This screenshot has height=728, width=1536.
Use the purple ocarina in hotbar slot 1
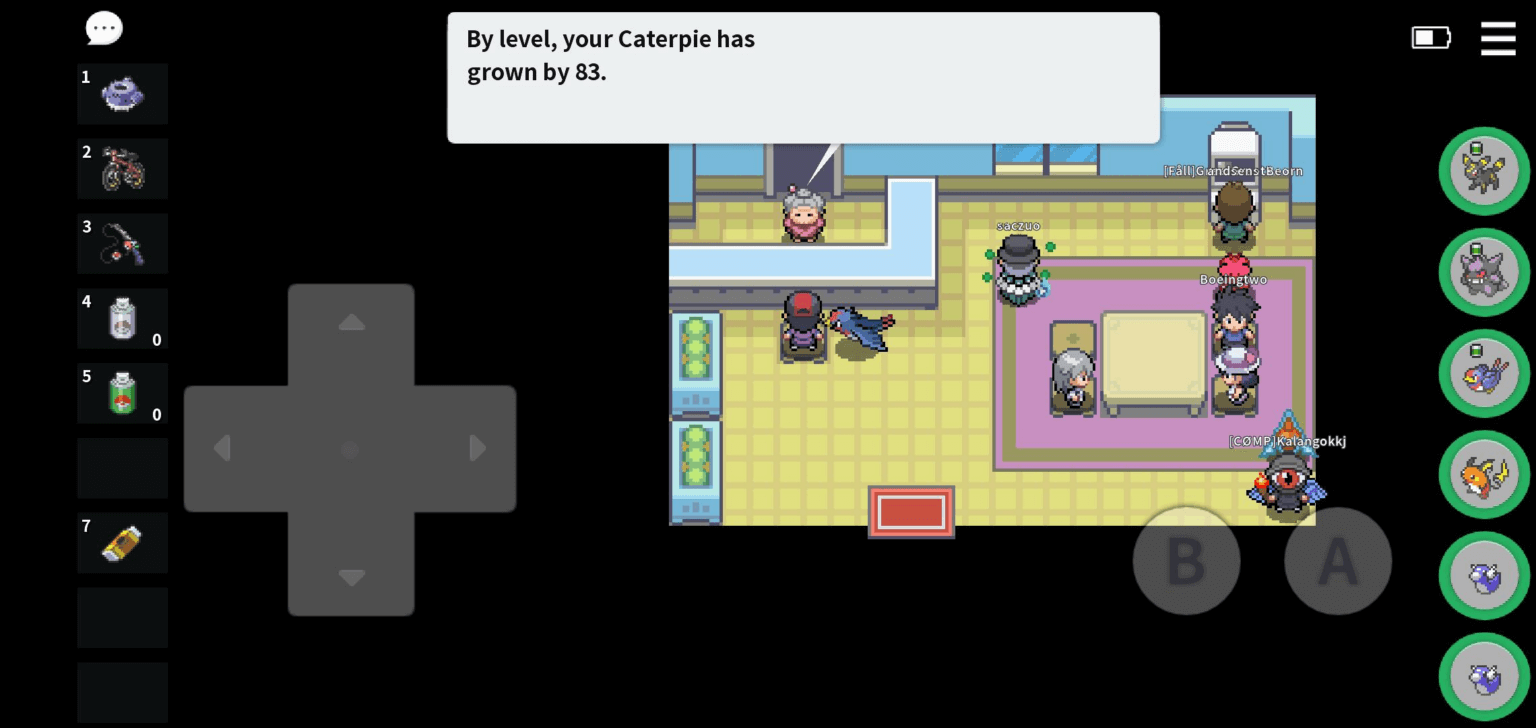pos(122,94)
